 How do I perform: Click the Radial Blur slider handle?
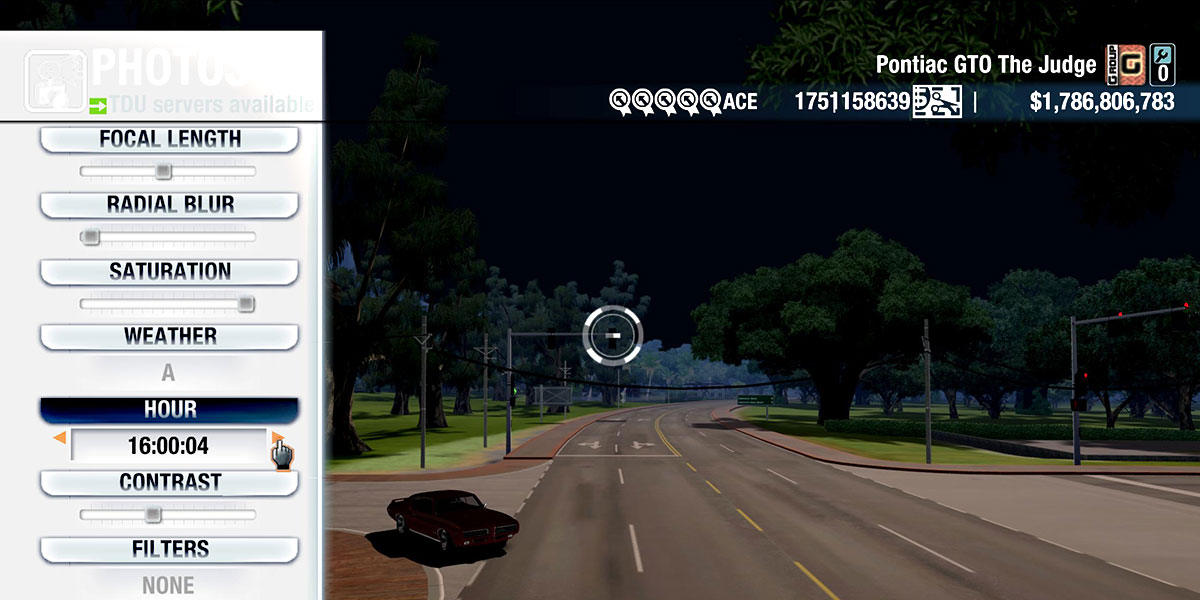click(91, 238)
